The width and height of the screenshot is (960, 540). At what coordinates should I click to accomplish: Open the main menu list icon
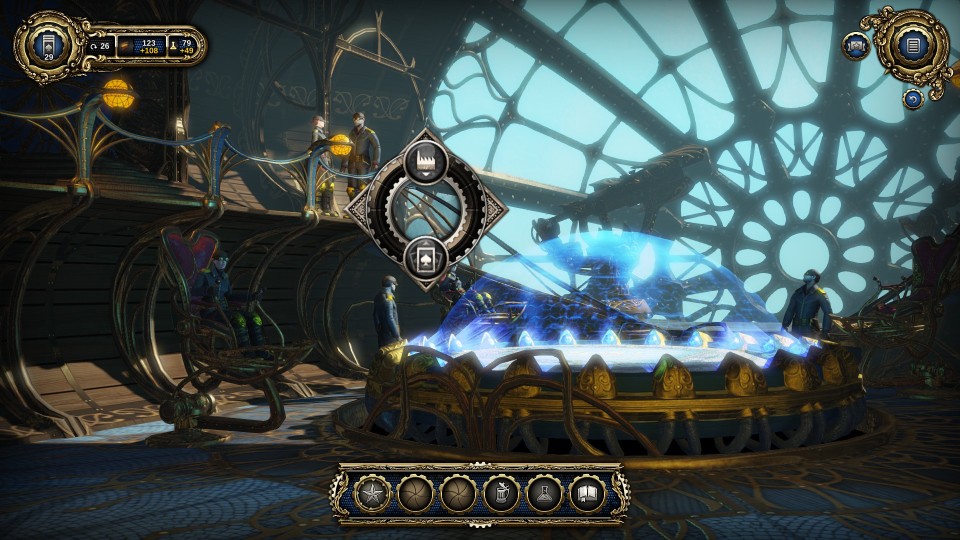tap(911, 44)
